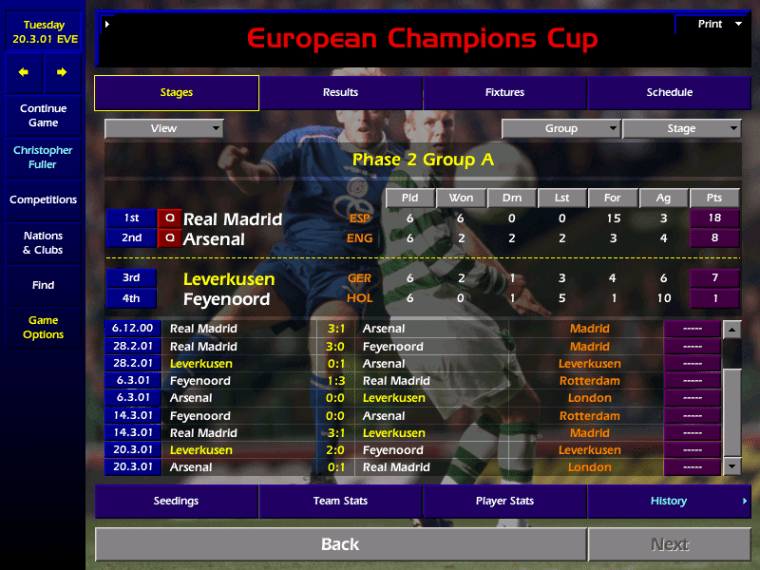Switch to the Schedule tab

tap(669, 93)
